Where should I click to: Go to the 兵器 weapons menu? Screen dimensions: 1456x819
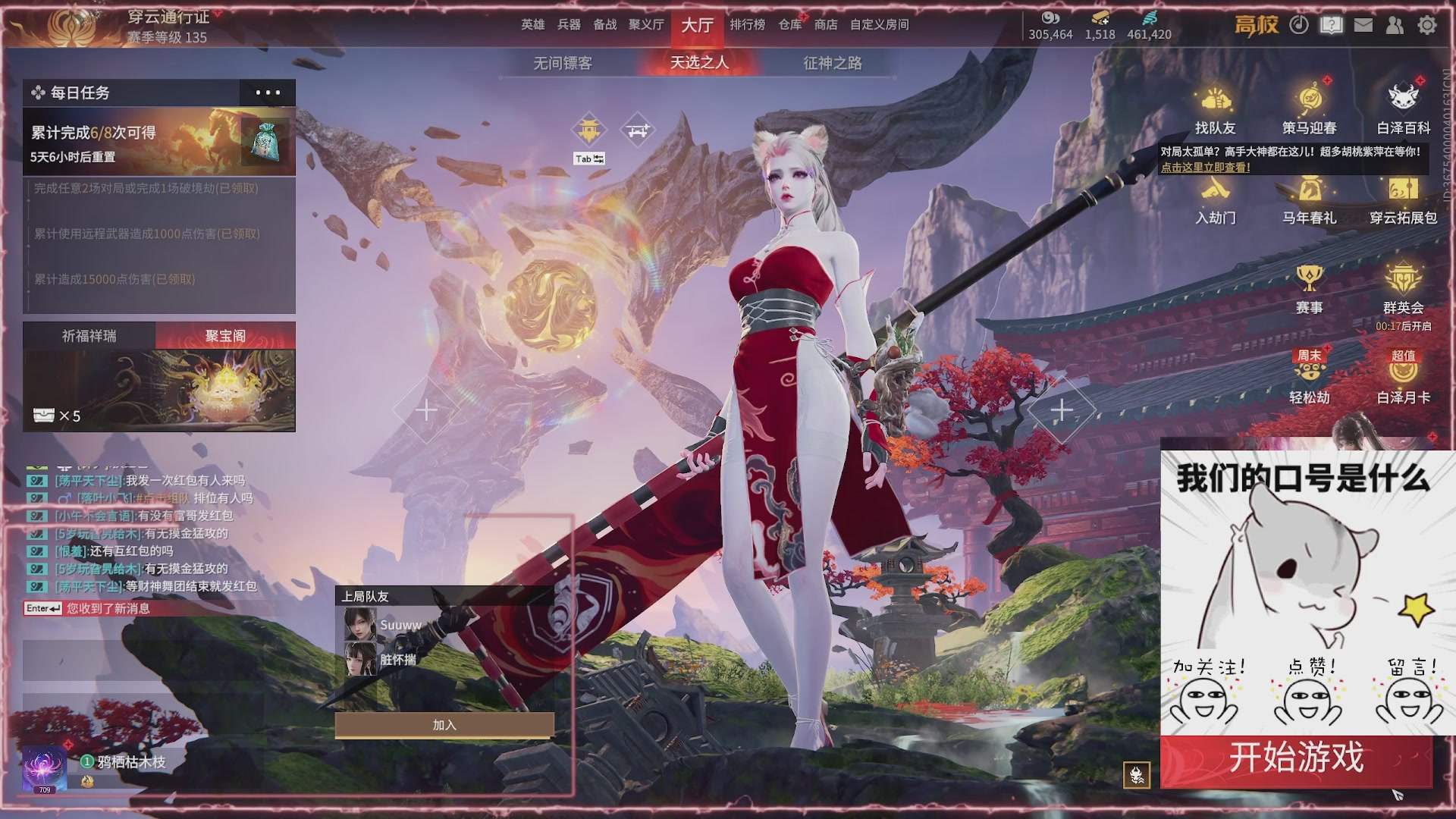pyautogui.click(x=569, y=25)
